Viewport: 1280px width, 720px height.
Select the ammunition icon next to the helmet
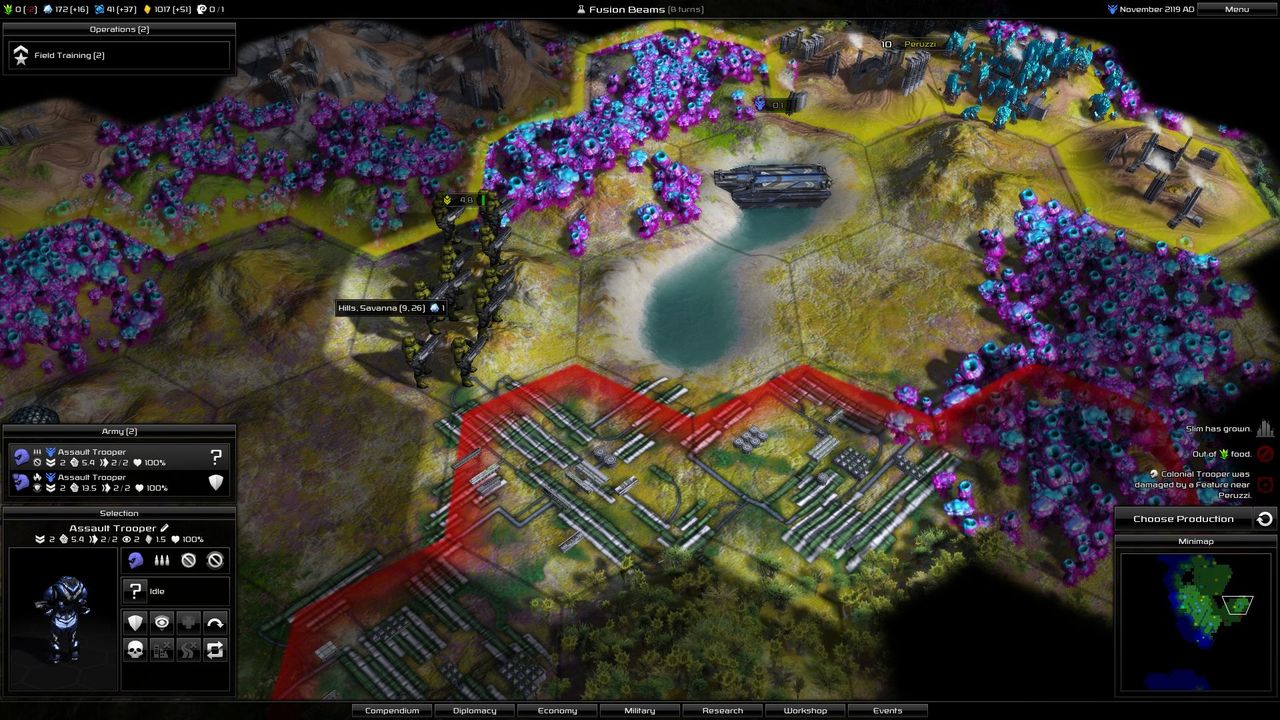[161, 560]
